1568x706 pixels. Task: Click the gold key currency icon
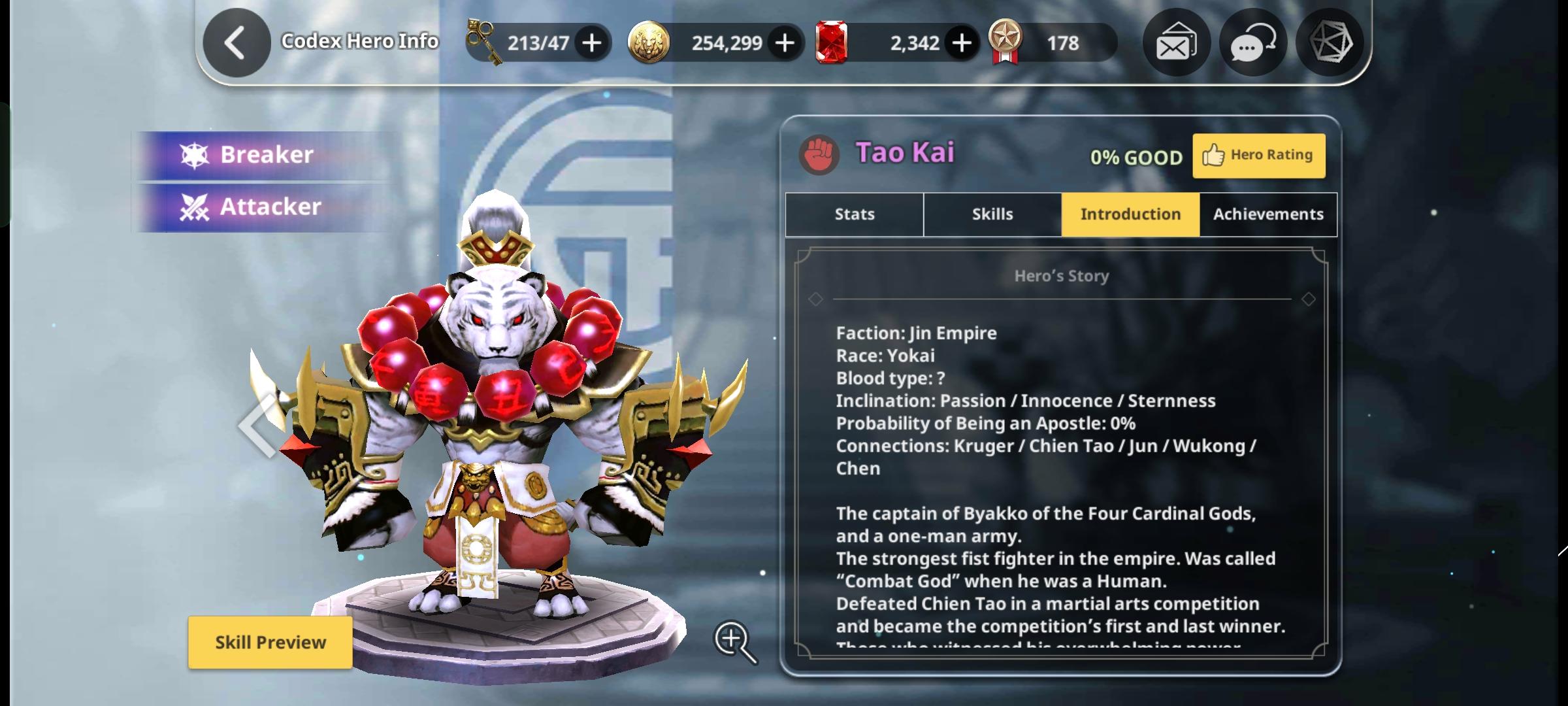(x=482, y=41)
